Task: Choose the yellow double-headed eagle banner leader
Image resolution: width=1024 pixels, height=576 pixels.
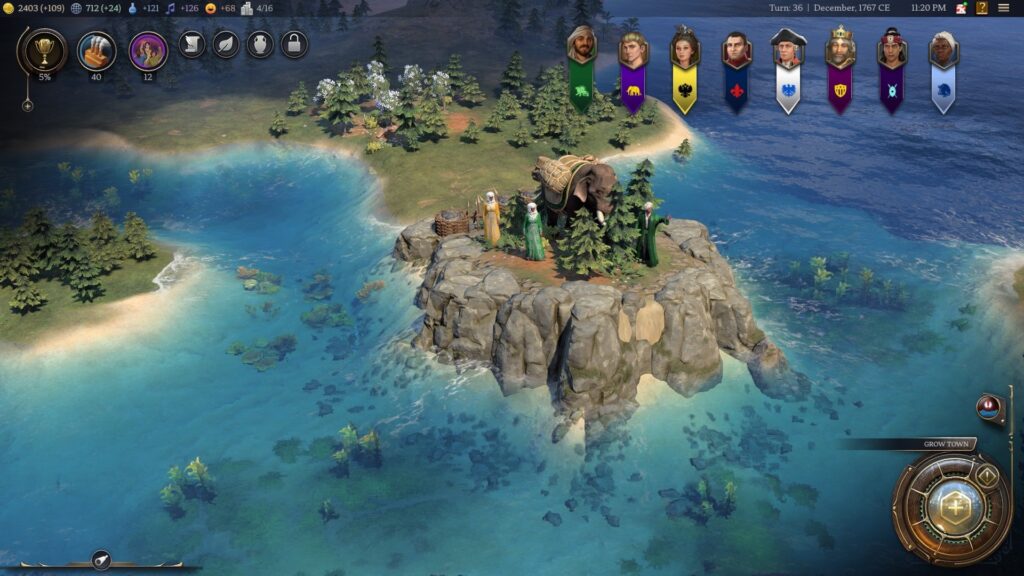Action: coord(685,68)
